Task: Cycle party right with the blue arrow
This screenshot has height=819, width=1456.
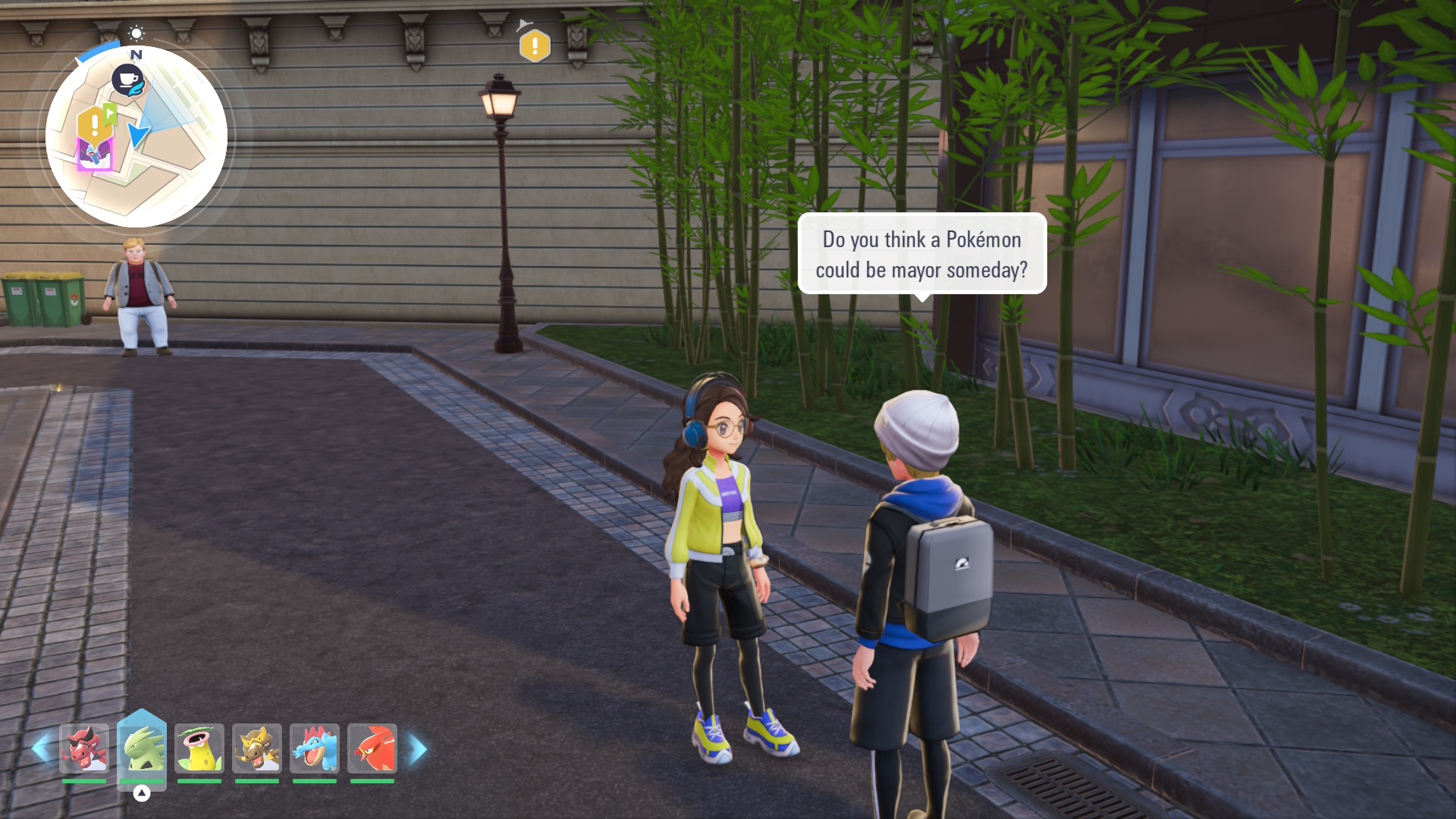Action: [x=418, y=749]
